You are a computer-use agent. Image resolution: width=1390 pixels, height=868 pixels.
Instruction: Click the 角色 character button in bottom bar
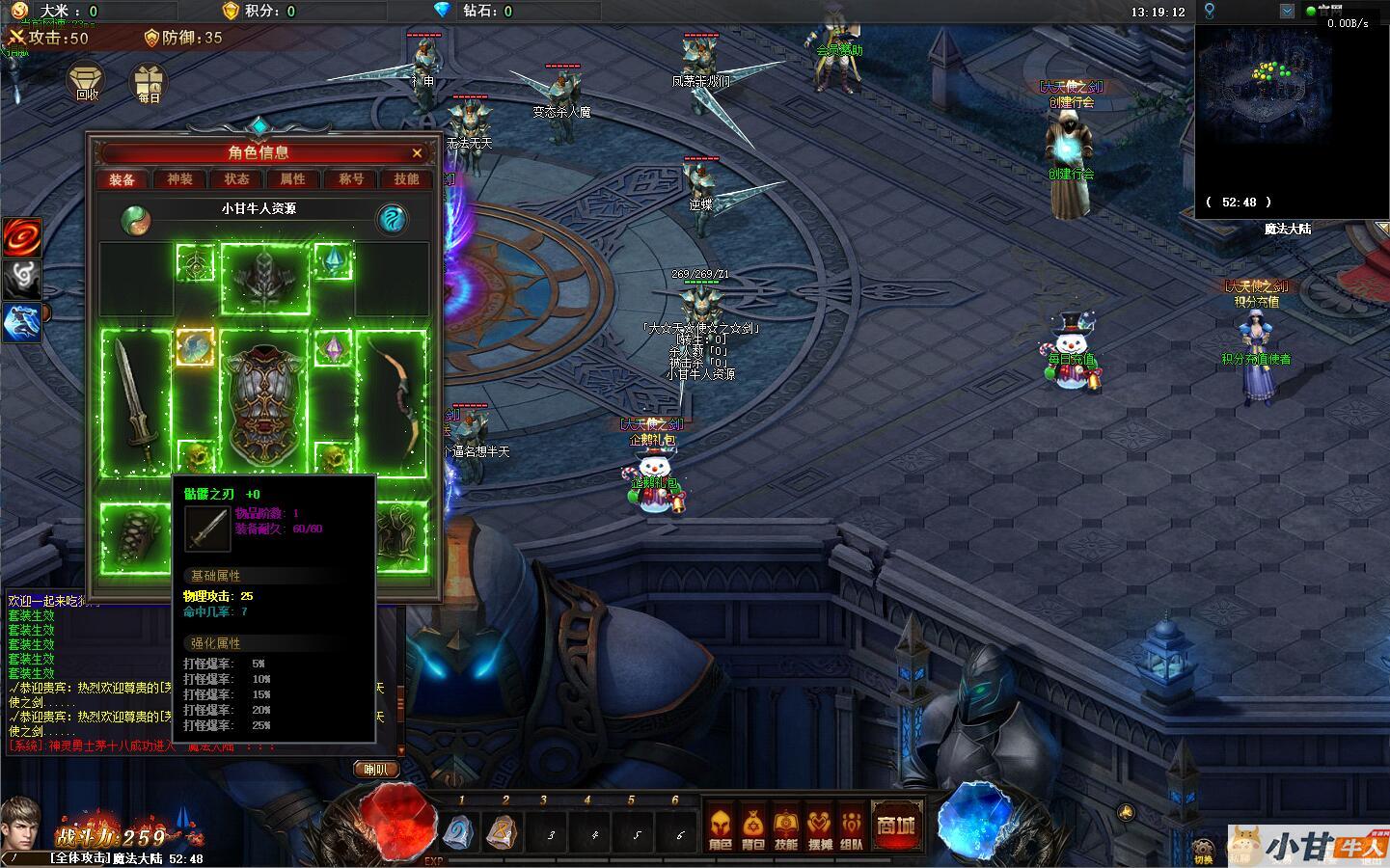point(720,828)
